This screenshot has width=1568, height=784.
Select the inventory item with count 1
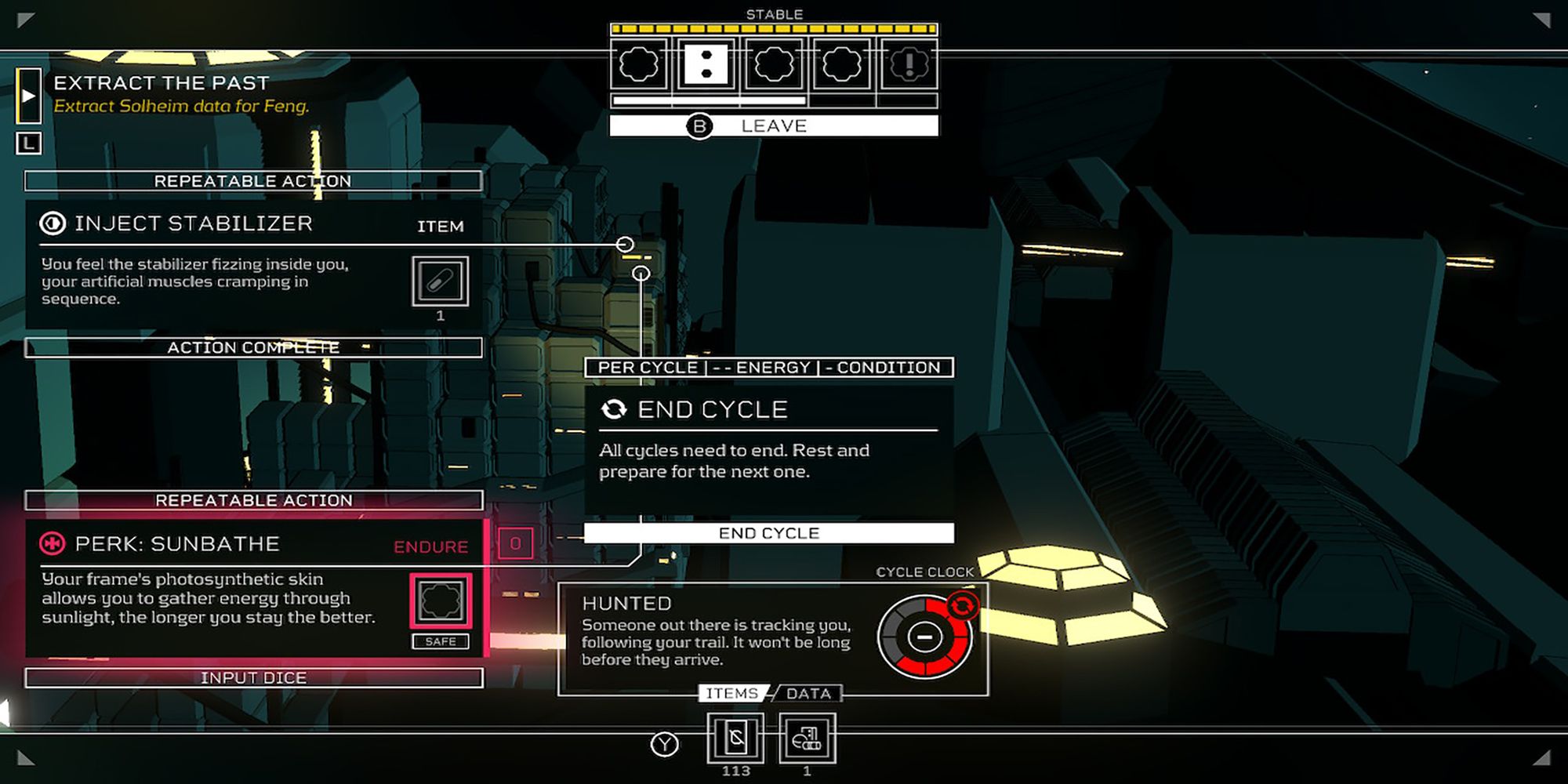point(807,738)
